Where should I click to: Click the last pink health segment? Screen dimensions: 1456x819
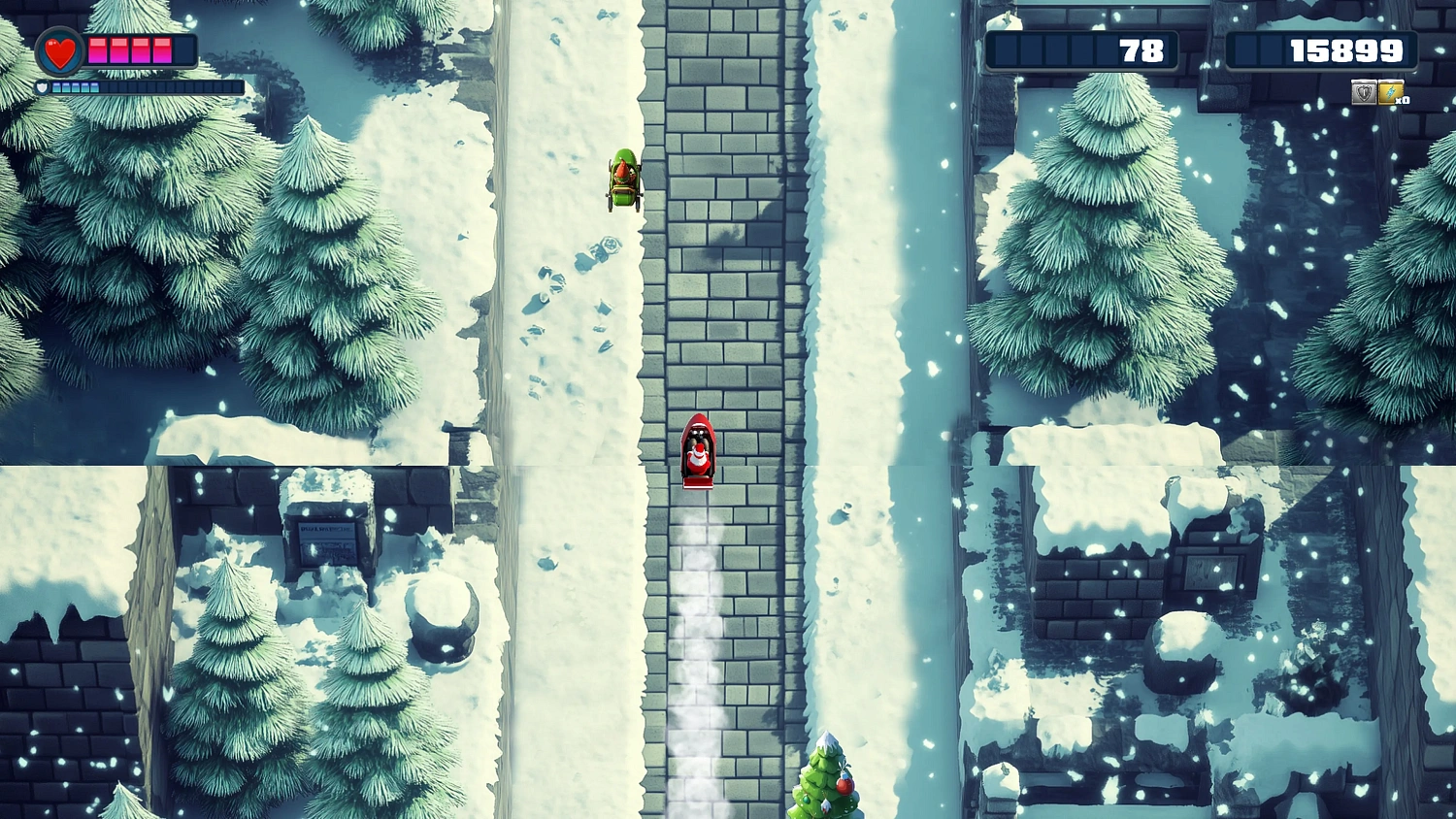163,50
